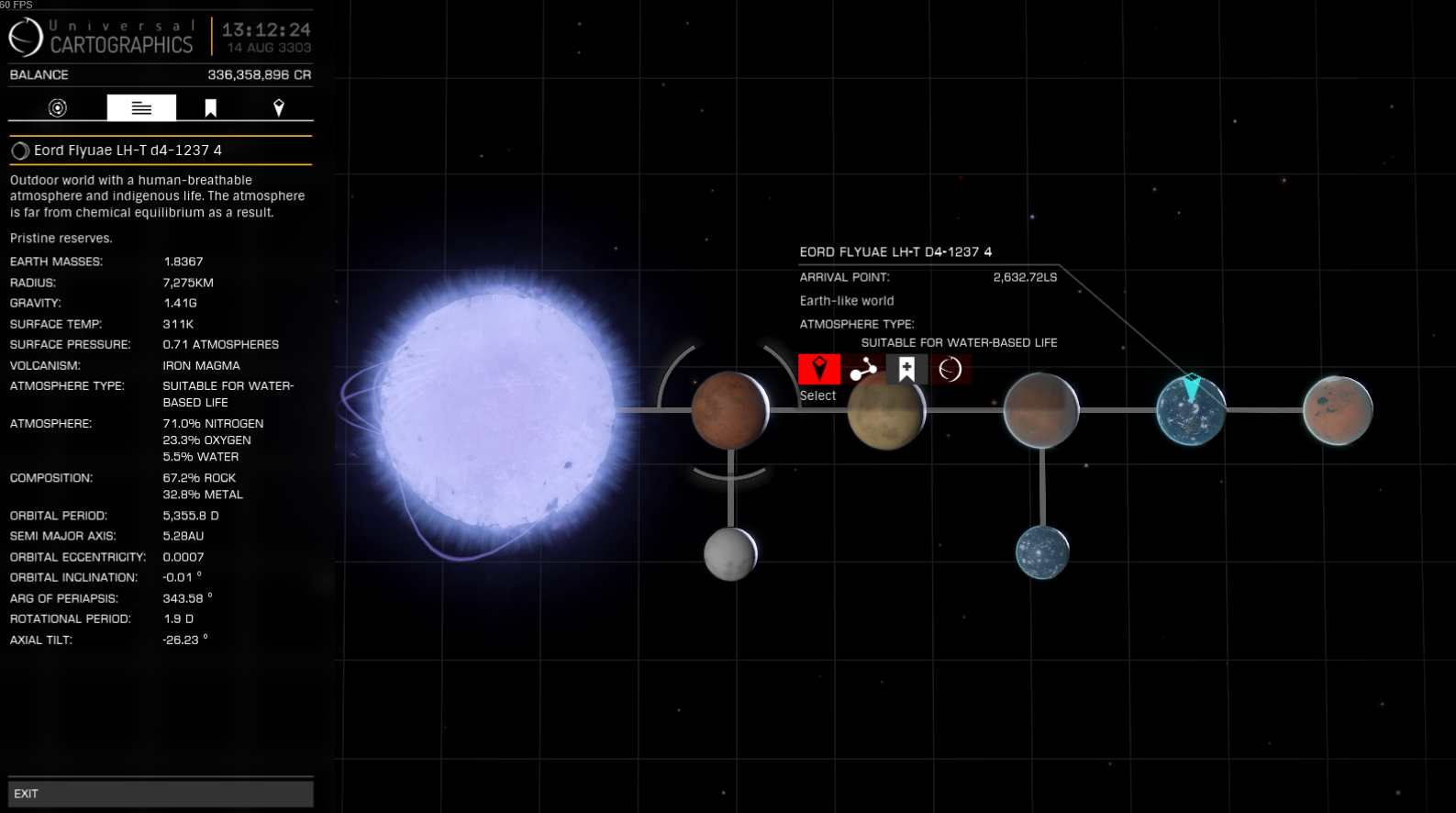Open the system overview tab with the target icon
Image resolution: width=1456 pixels, height=813 pixels.
pyautogui.click(x=58, y=108)
